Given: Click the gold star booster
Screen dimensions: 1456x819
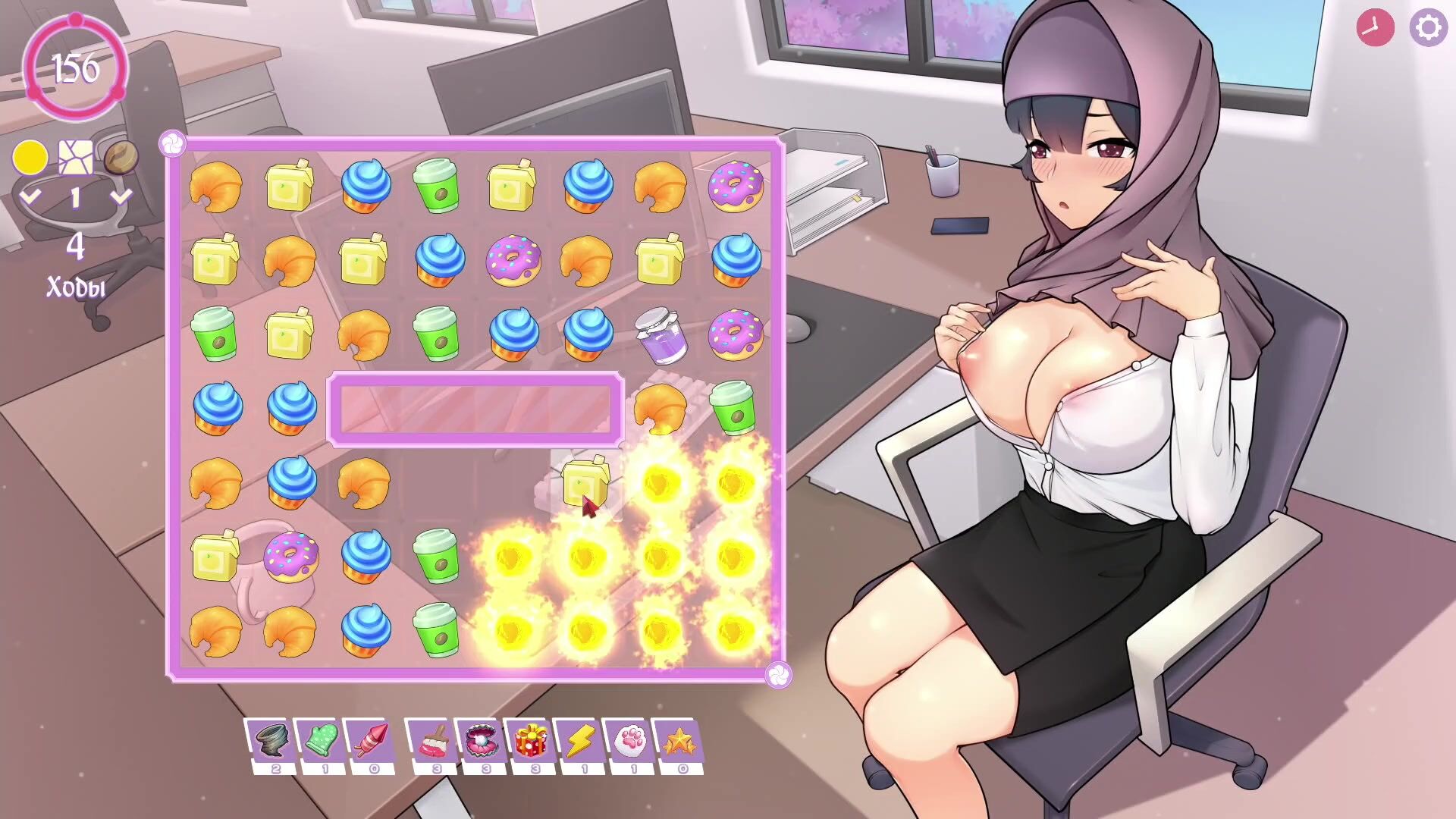Looking at the screenshot, I should click(x=679, y=740).
